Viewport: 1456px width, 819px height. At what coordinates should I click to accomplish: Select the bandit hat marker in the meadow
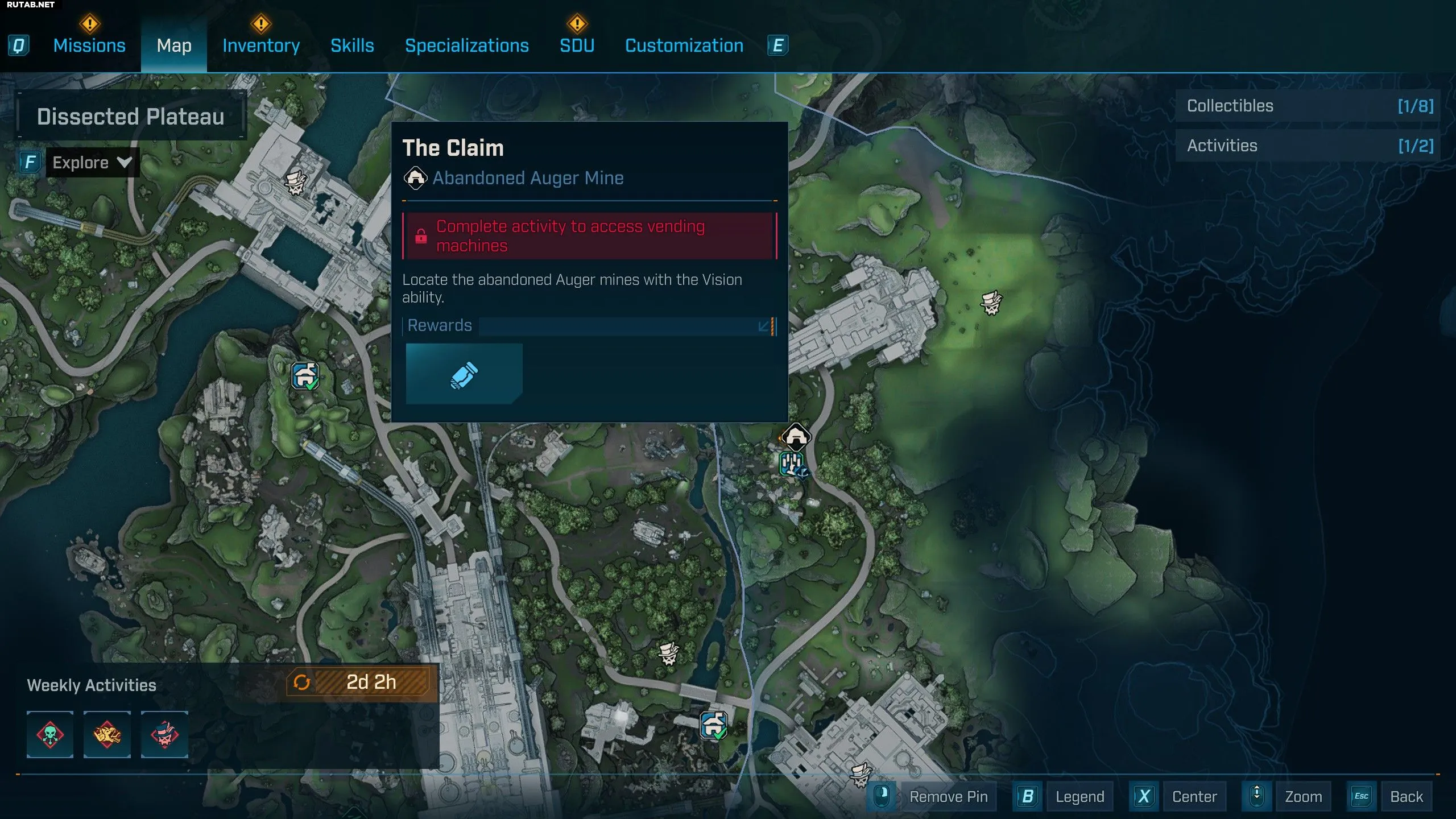(991, 303)
